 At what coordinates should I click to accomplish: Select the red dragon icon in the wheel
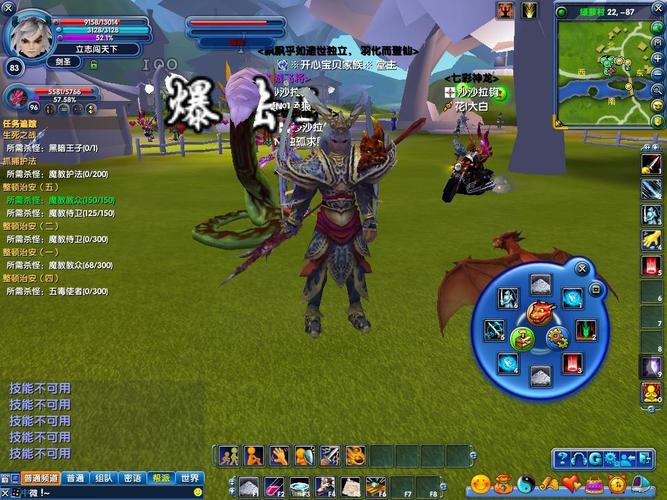pyautogui.click(x=540, y=314)
